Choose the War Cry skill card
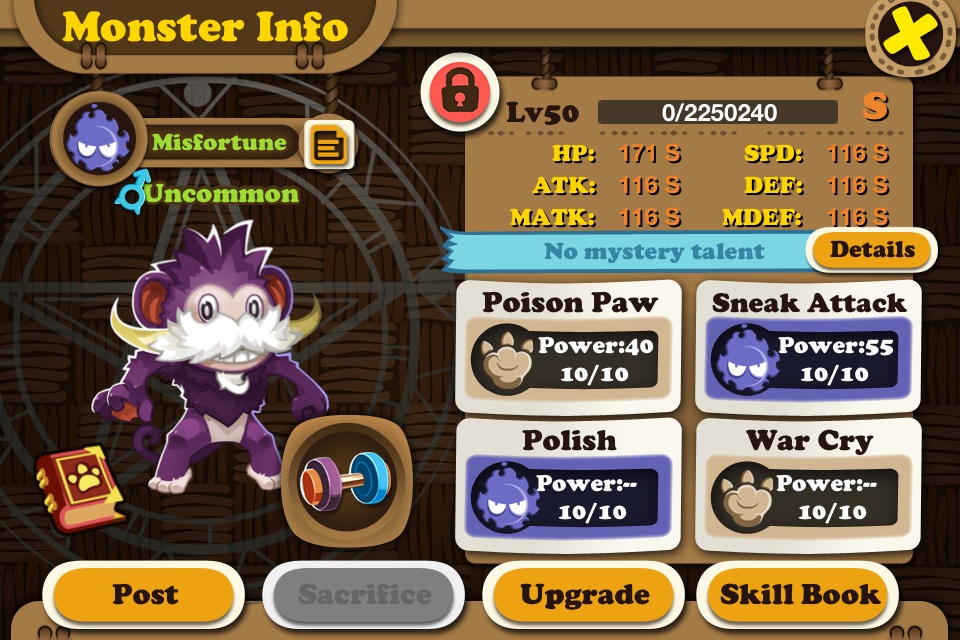This screenshot has width=960, height=640. coord(808,484)
